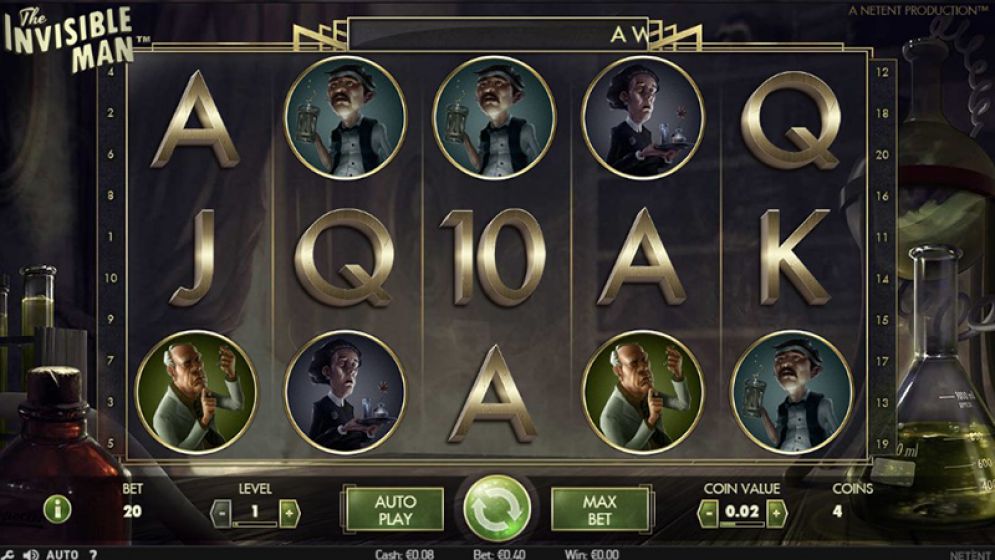995x560 pixels.
Task: Place the Max Bet
Action: pyautogui.click(x=600, y=509)
